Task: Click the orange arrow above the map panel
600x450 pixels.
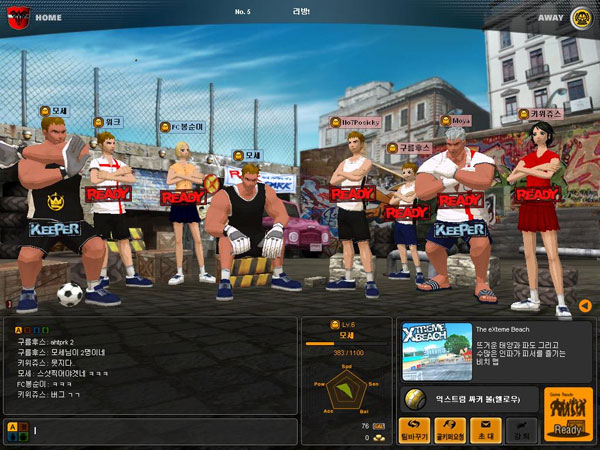Action: point(585,305)
